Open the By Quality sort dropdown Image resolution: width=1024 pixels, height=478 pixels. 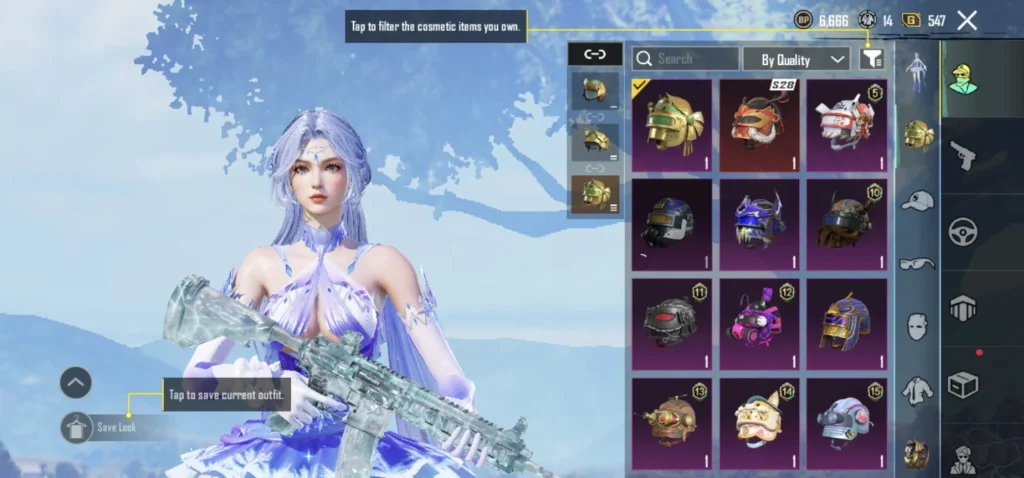pyautogui.click(x=796, y=59)
